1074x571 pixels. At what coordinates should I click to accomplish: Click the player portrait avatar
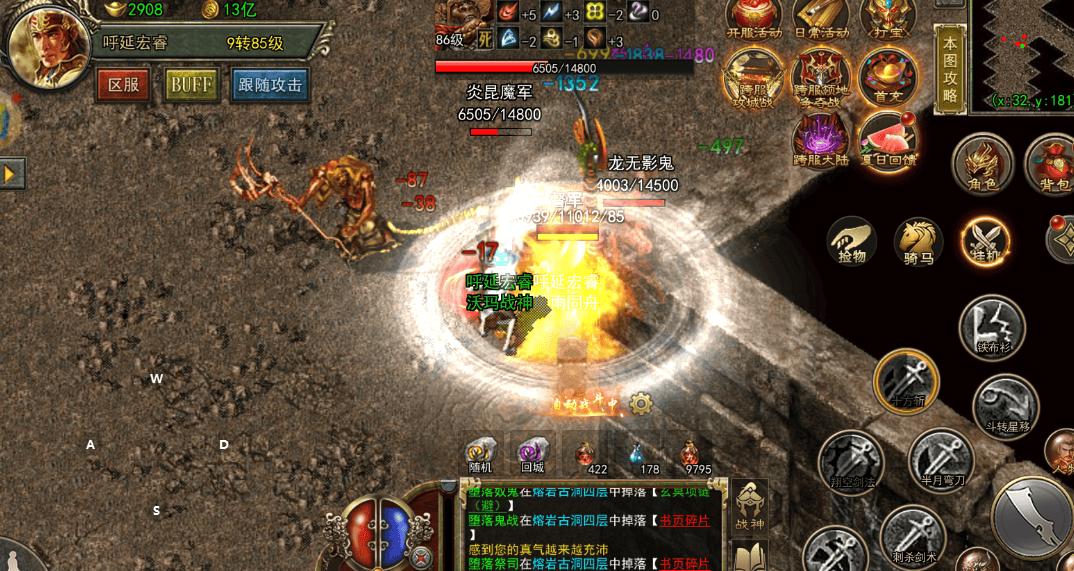pos(45,47)
